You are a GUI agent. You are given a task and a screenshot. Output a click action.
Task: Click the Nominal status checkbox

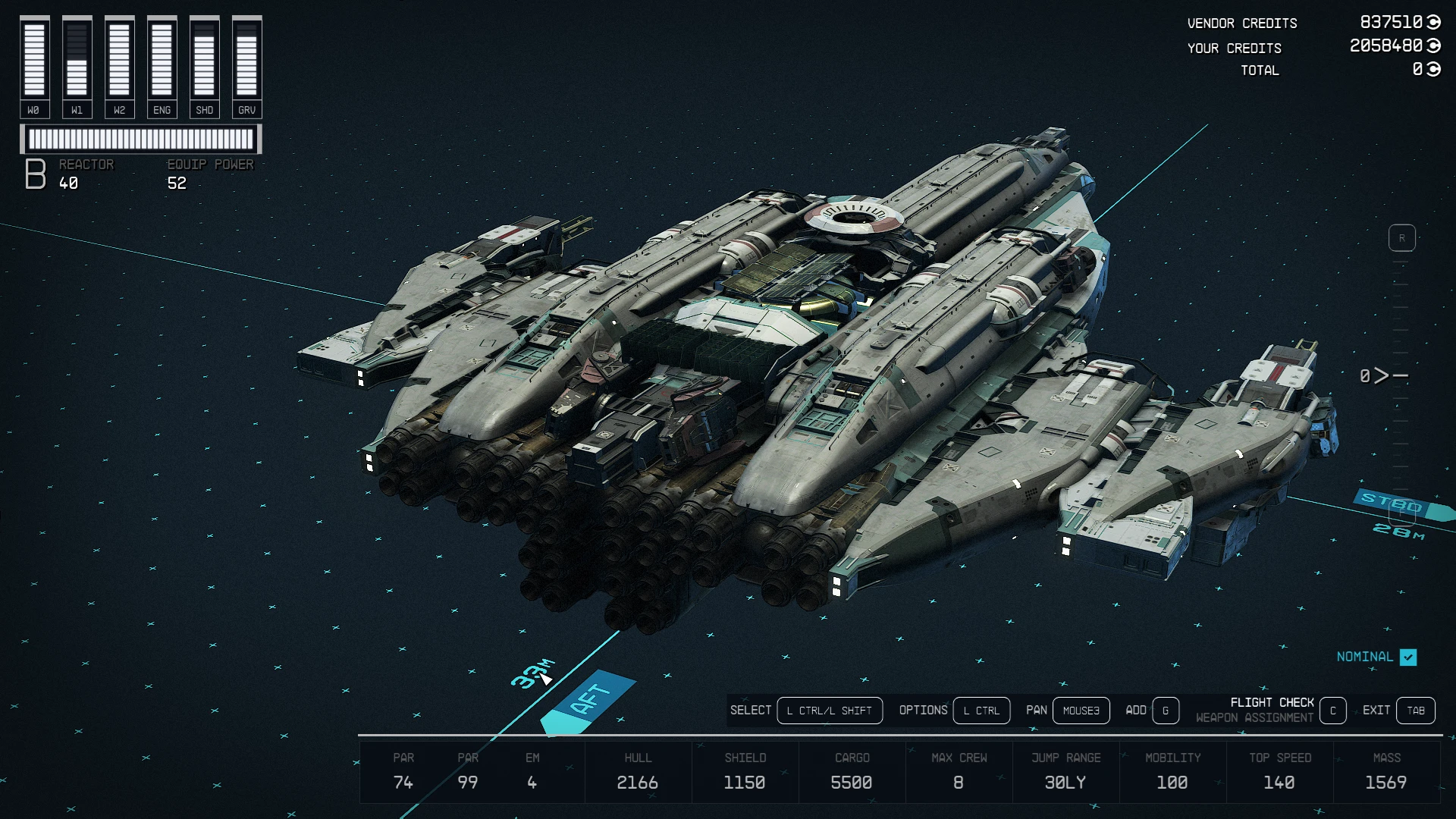[x=1408, y=657]
